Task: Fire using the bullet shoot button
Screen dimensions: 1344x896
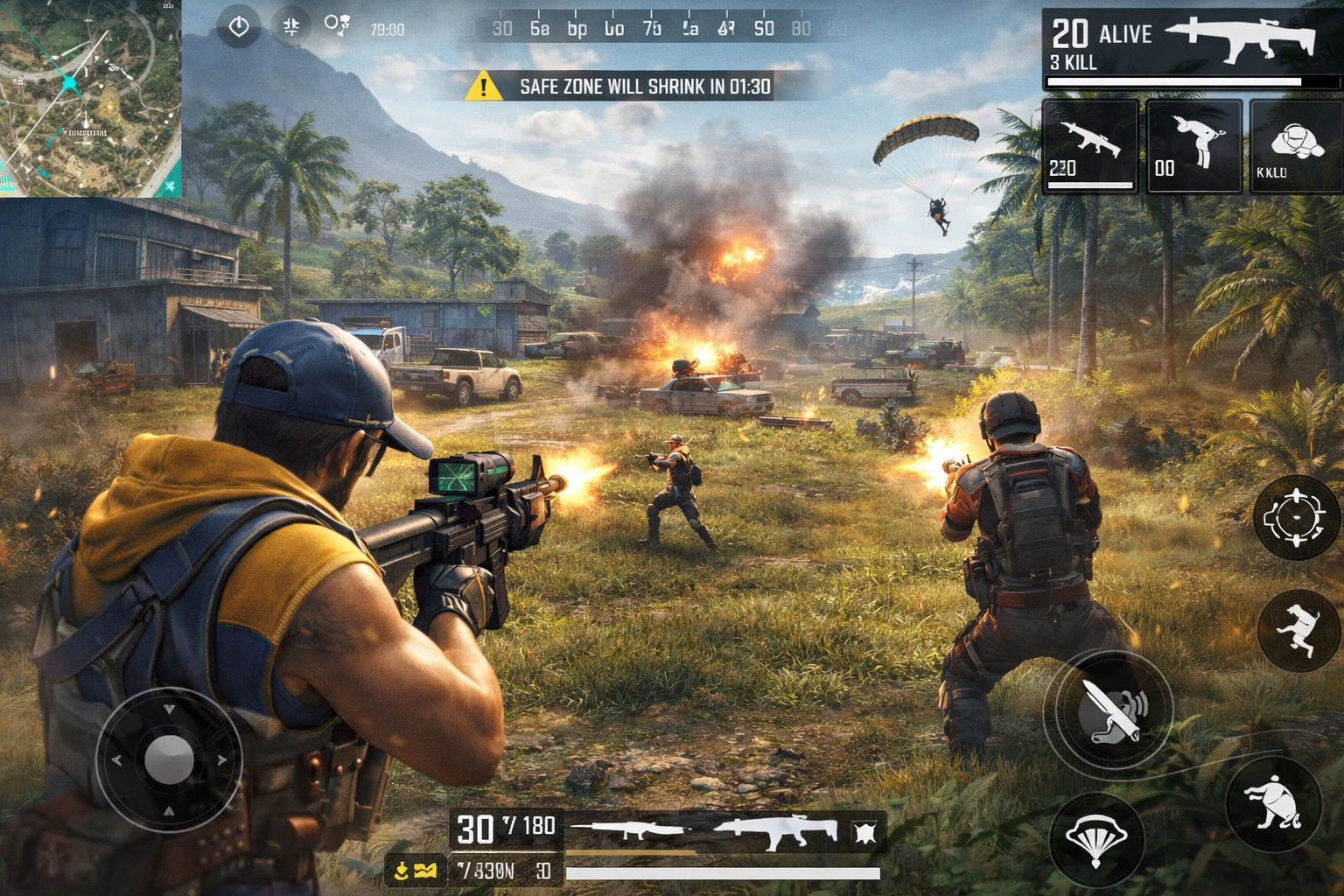Action: (1109, 709)
